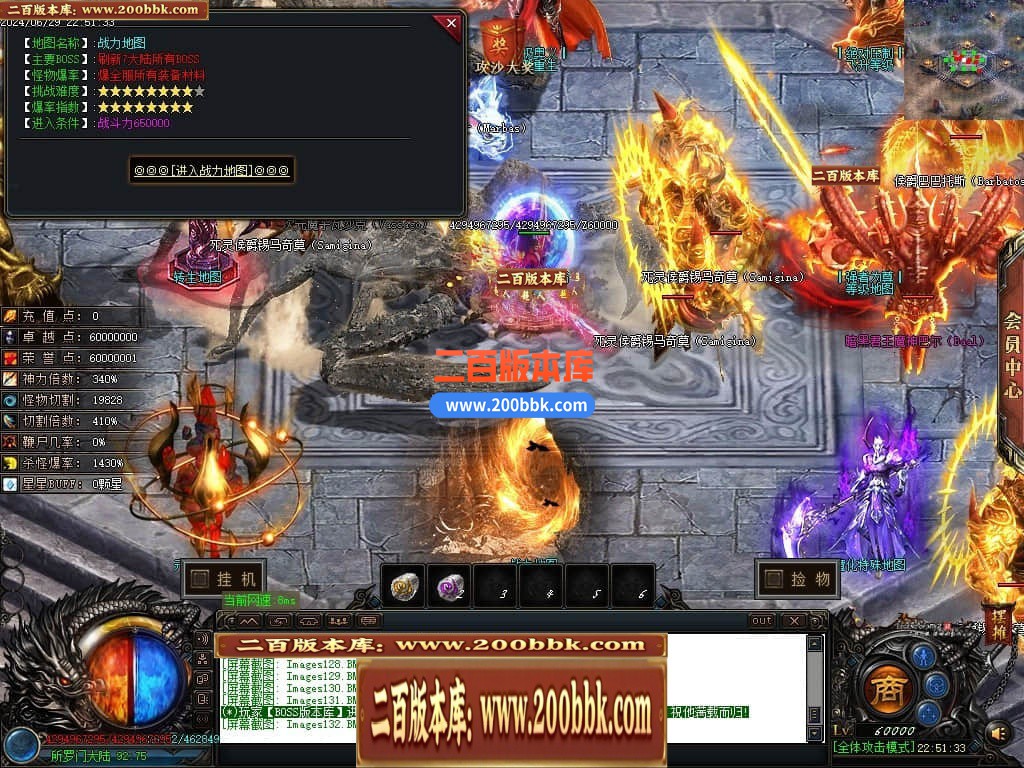Toggle the 挂机 auto-battle button
This screenshot has height=768, width=1024.
(226, 578)
